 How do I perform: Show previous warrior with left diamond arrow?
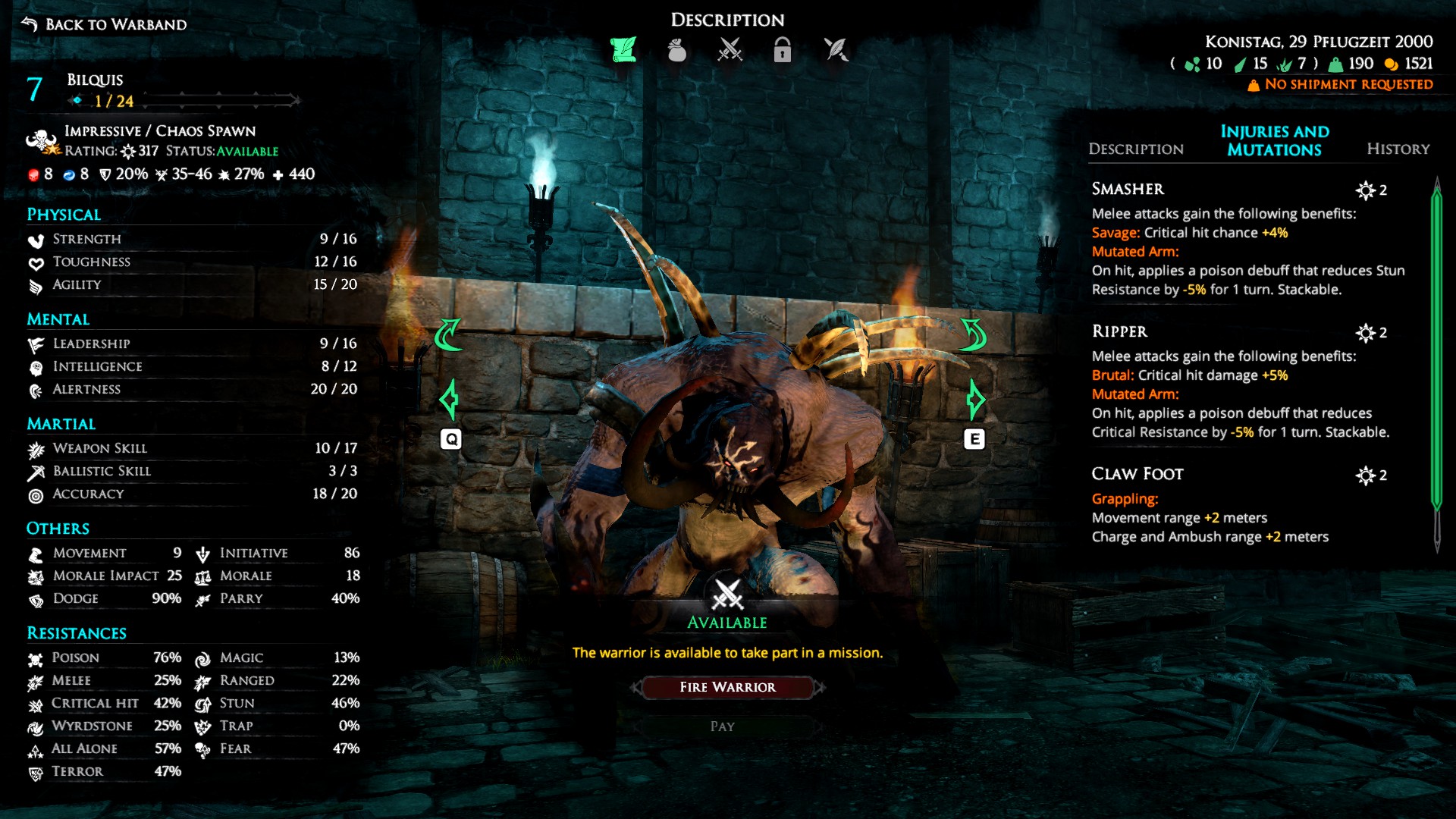pos(449,399)
